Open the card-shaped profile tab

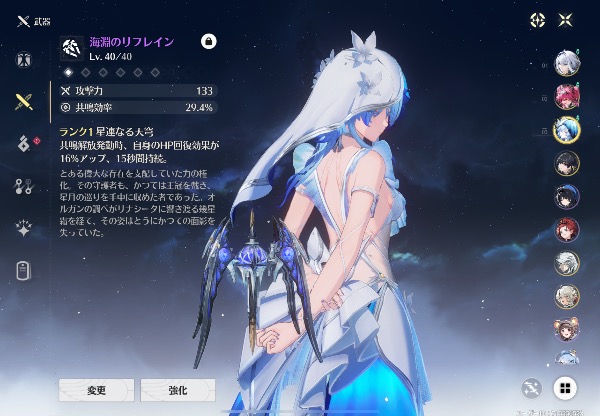coord(23,269)
